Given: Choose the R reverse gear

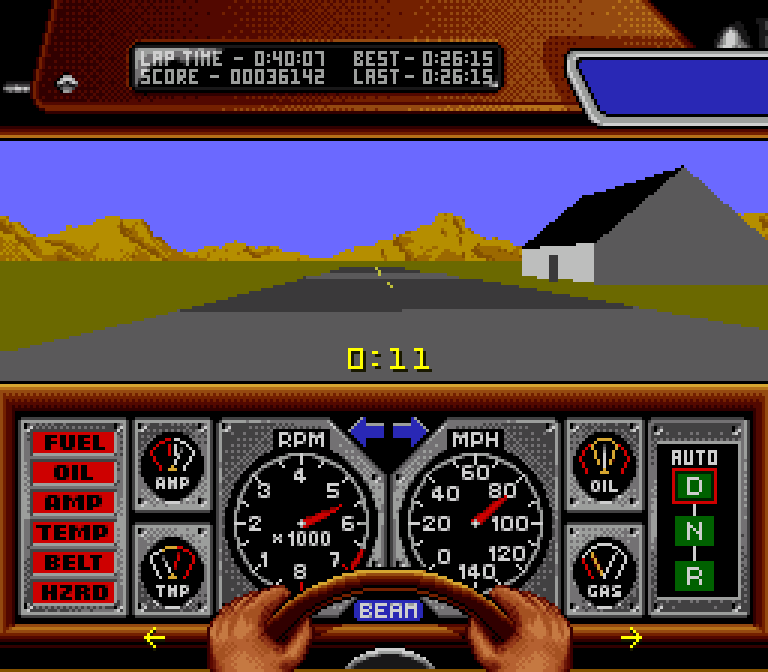Looking at the screenshot, I should (x=694, y=575).
